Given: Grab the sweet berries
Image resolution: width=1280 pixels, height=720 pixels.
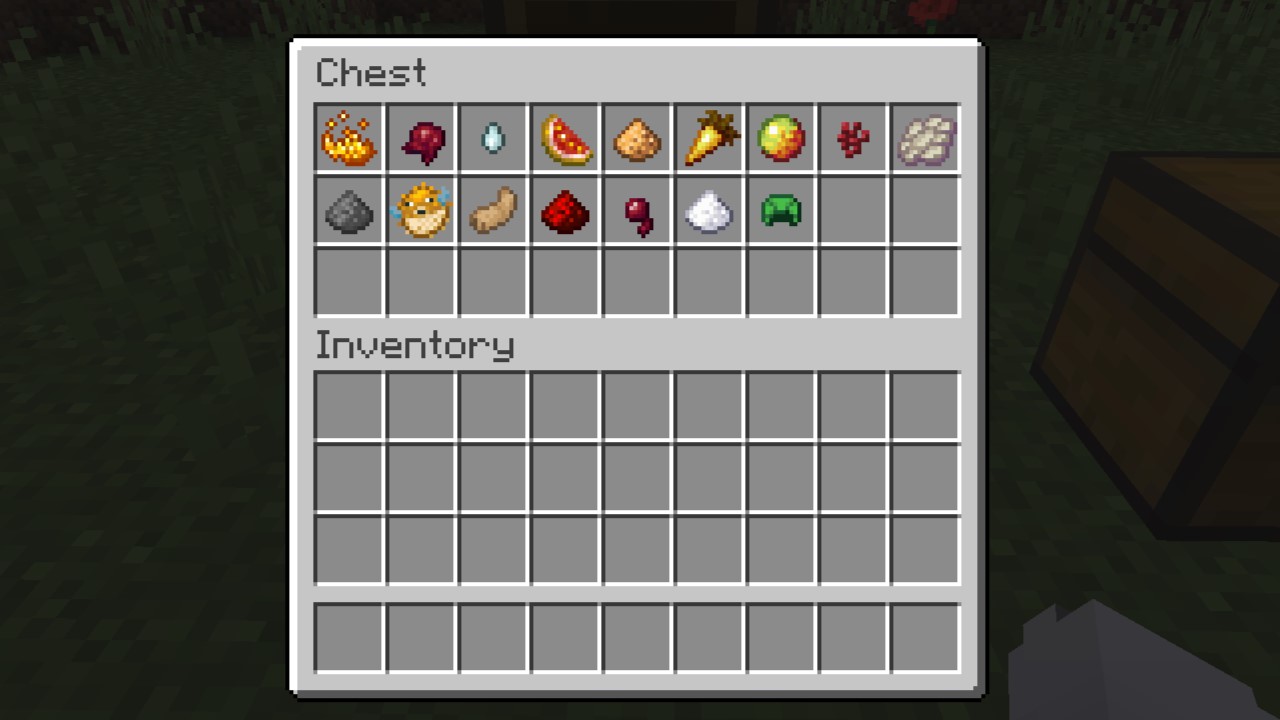Looking at the screenshot, I should (x=852, y=139).
